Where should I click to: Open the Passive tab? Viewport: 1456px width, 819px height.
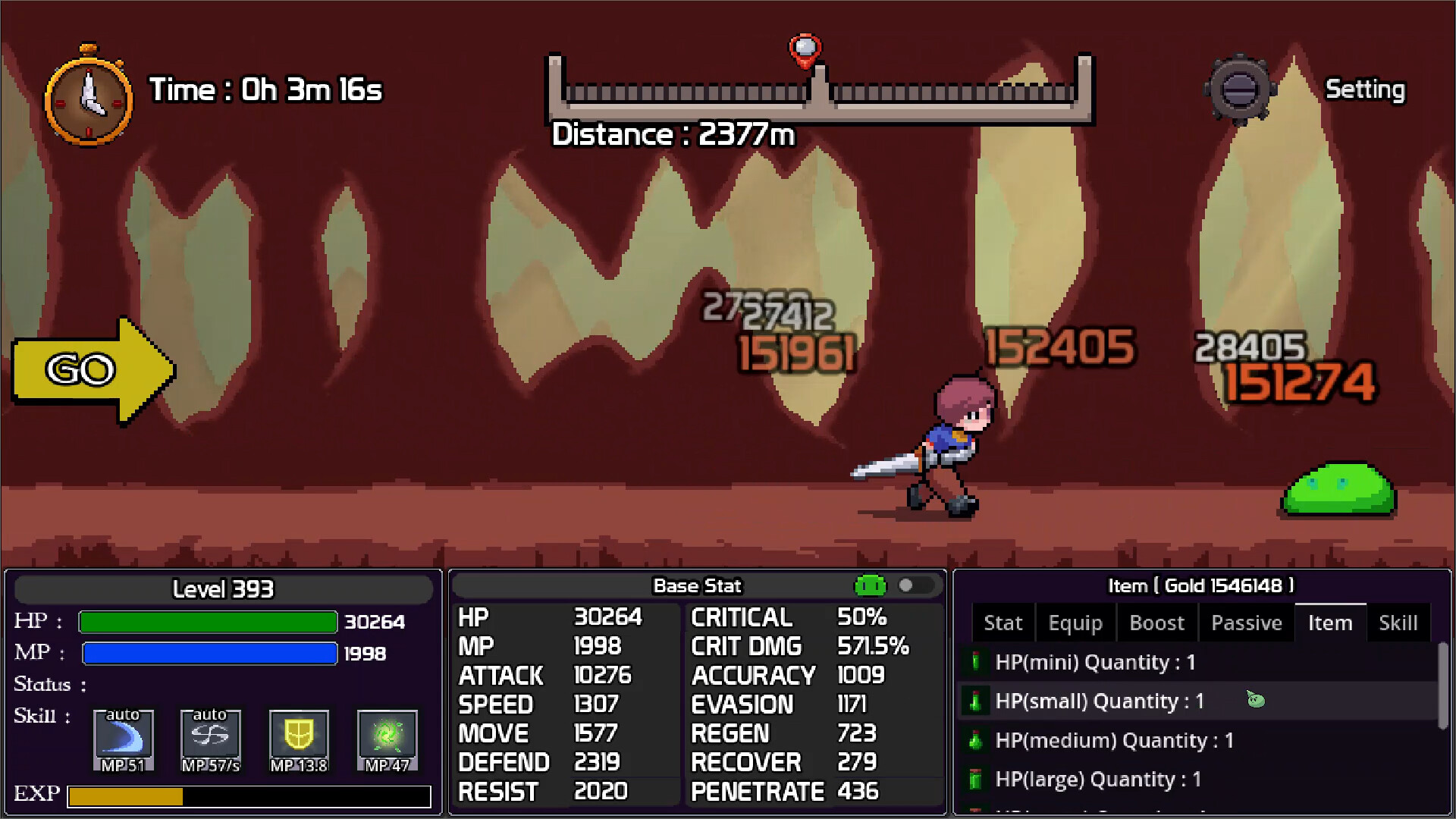tap(1246, 622)
